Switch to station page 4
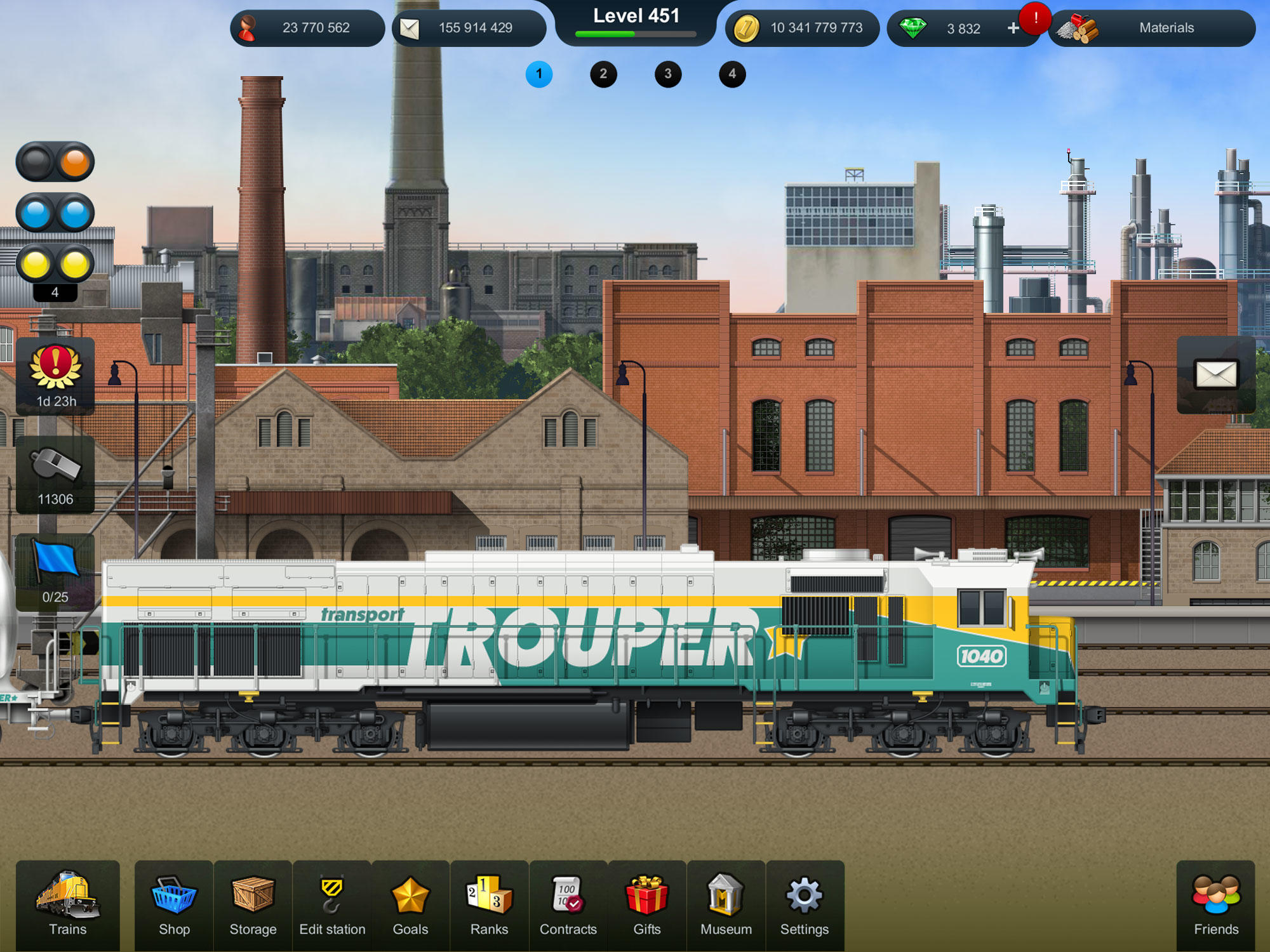Image resolution: width=1270 pixels, height=952 pixels. pos(732,74)
